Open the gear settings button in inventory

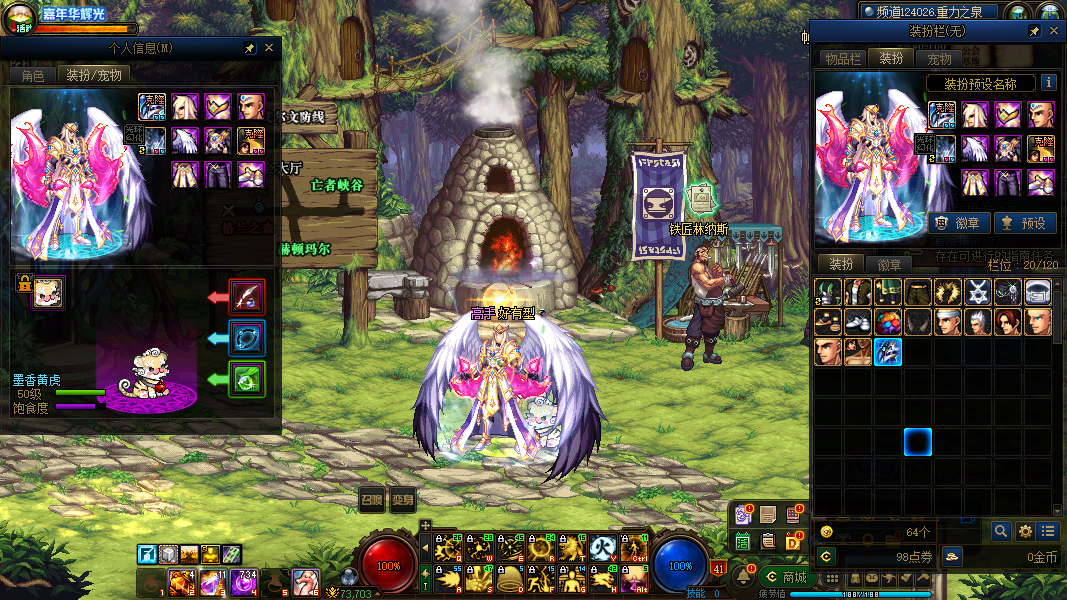pos(1025,531)
